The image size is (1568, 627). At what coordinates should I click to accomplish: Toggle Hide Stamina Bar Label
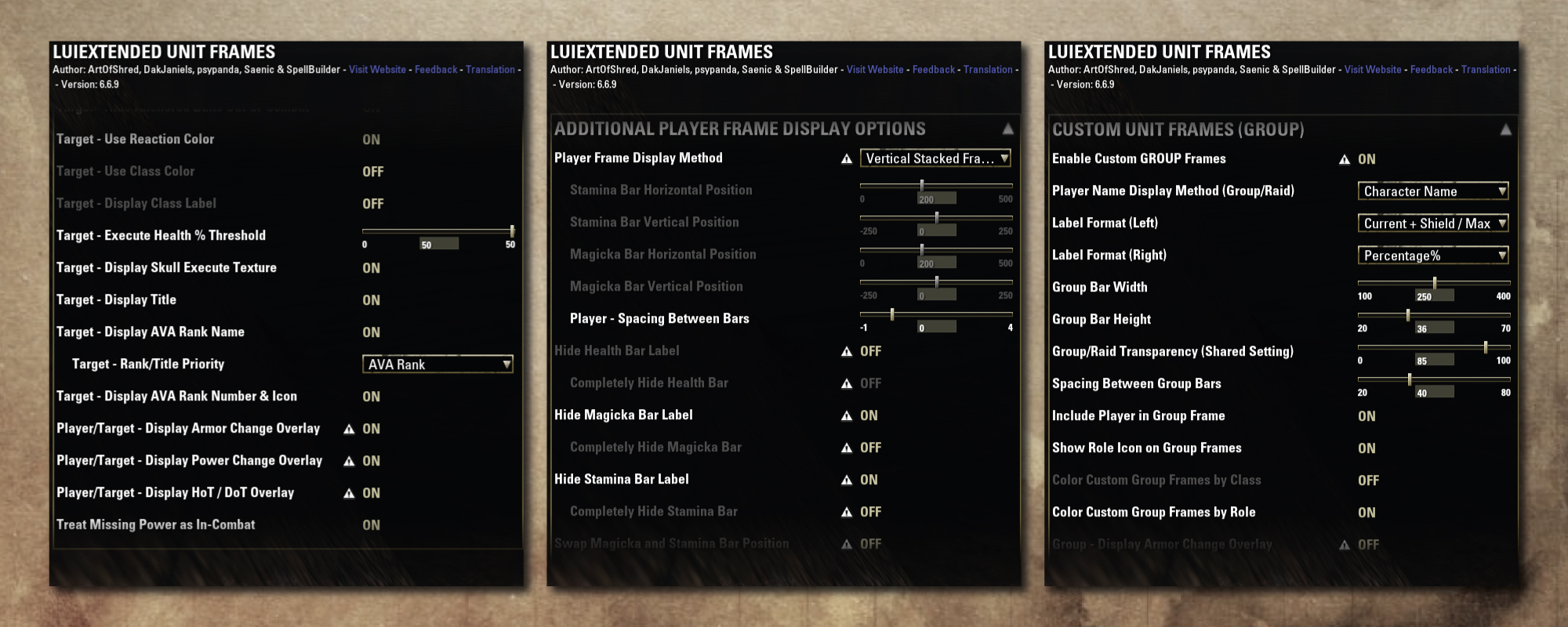coord(869,480)
